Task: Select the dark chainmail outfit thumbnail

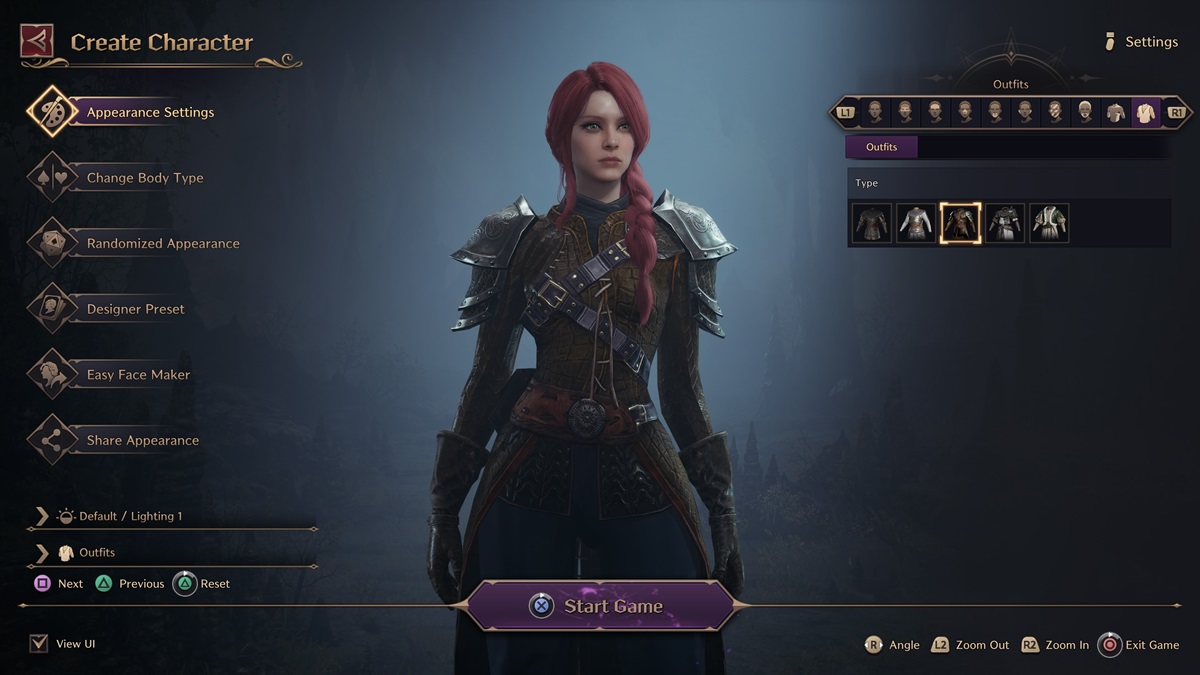Action: point(872,223)
